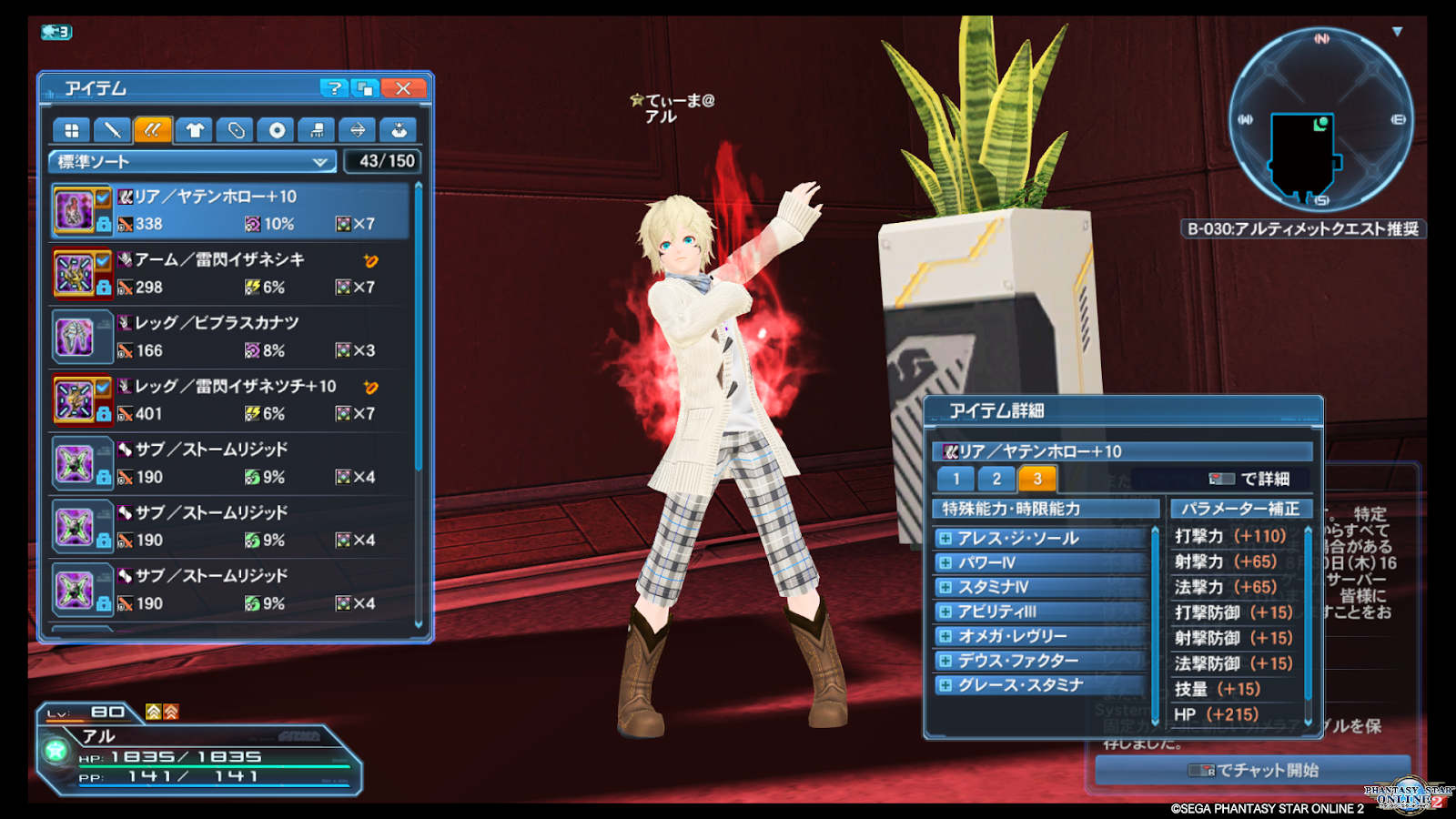
Task: Expand the オメガ・レヴリー ability
Action: click(946, 636)
